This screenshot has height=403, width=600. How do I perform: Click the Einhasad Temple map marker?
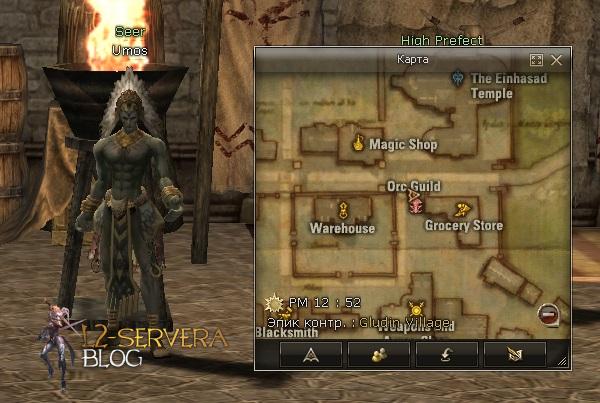tap(457, 75)
